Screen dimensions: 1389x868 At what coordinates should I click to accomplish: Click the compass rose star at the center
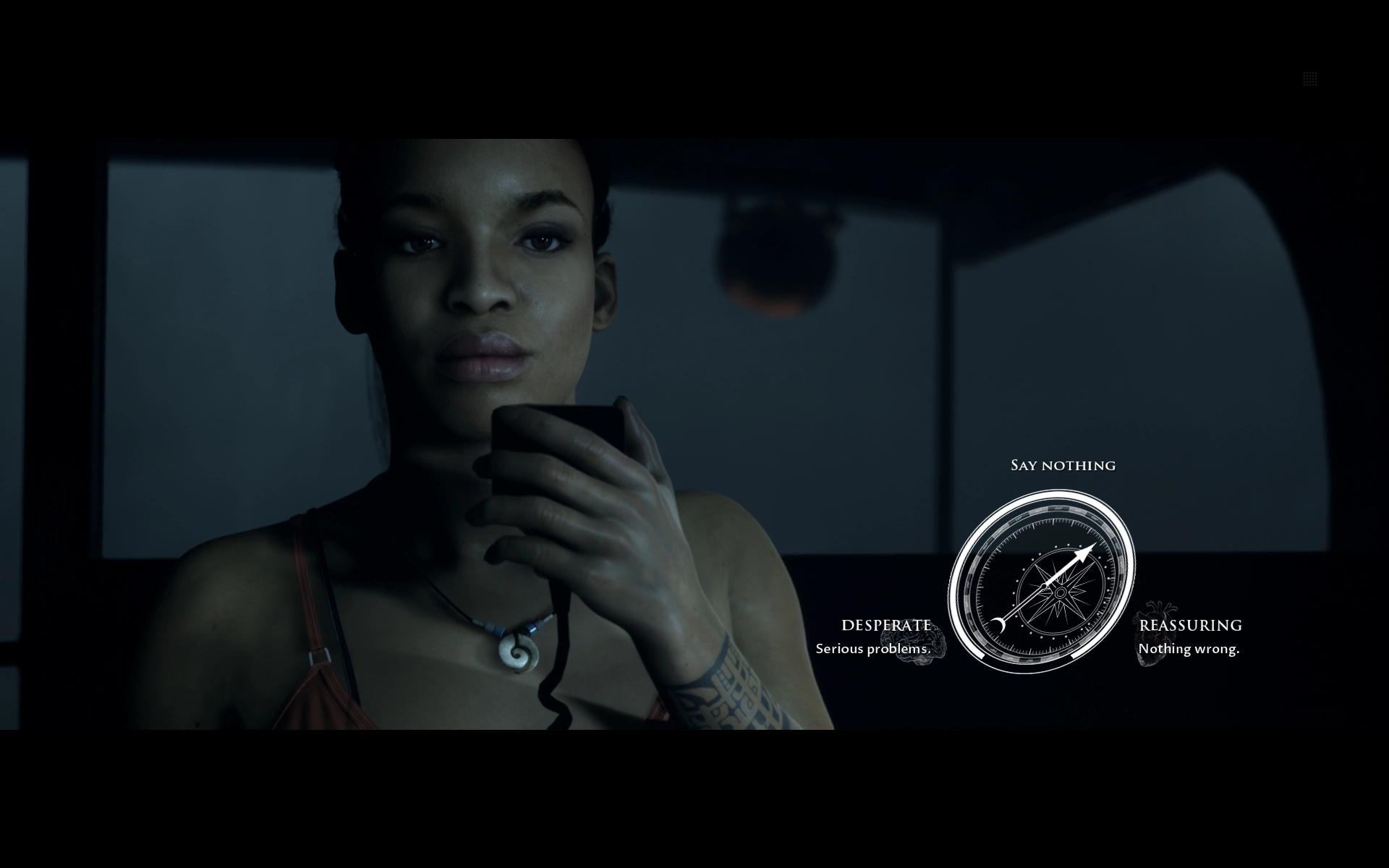tap(1060, 593)
